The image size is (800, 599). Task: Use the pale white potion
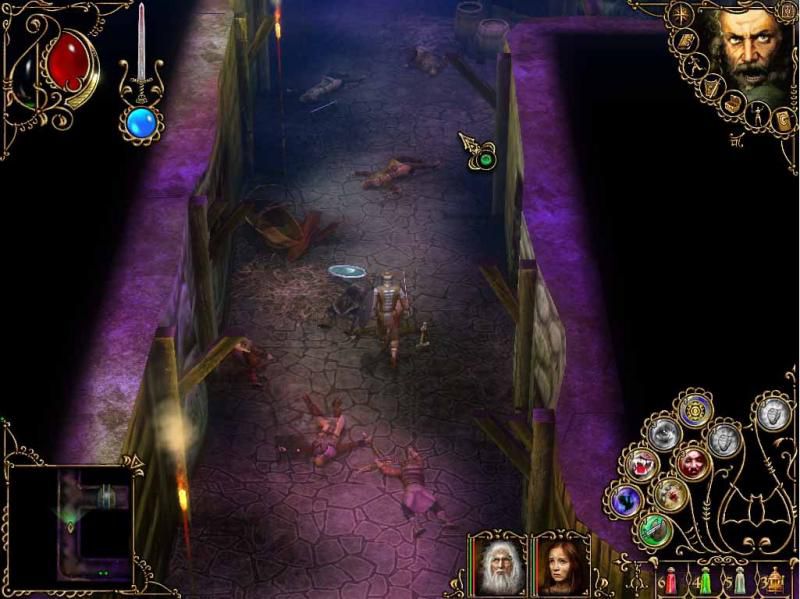[x=738, y=580]
